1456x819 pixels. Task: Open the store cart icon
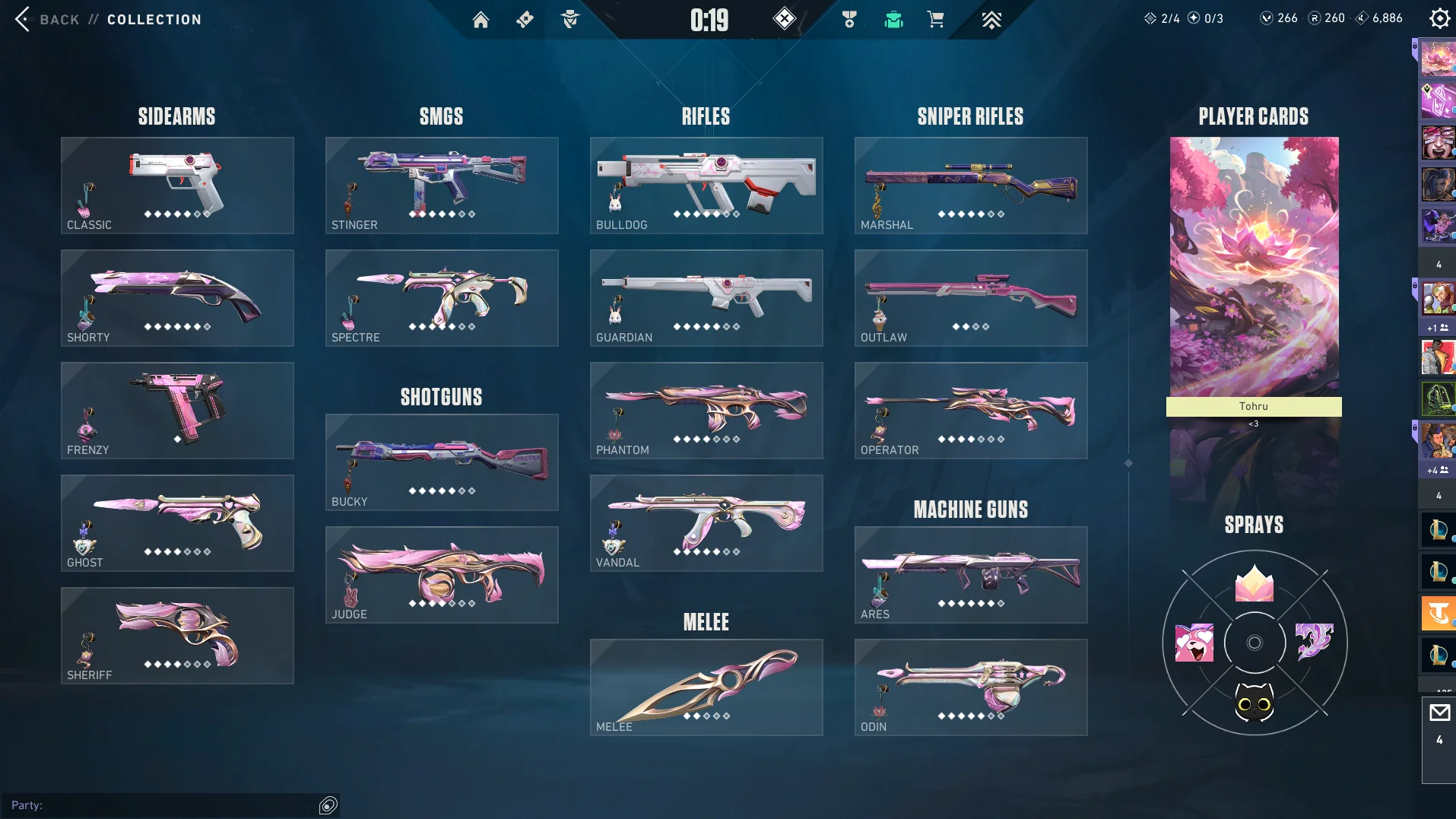click(x=935, y=20)
